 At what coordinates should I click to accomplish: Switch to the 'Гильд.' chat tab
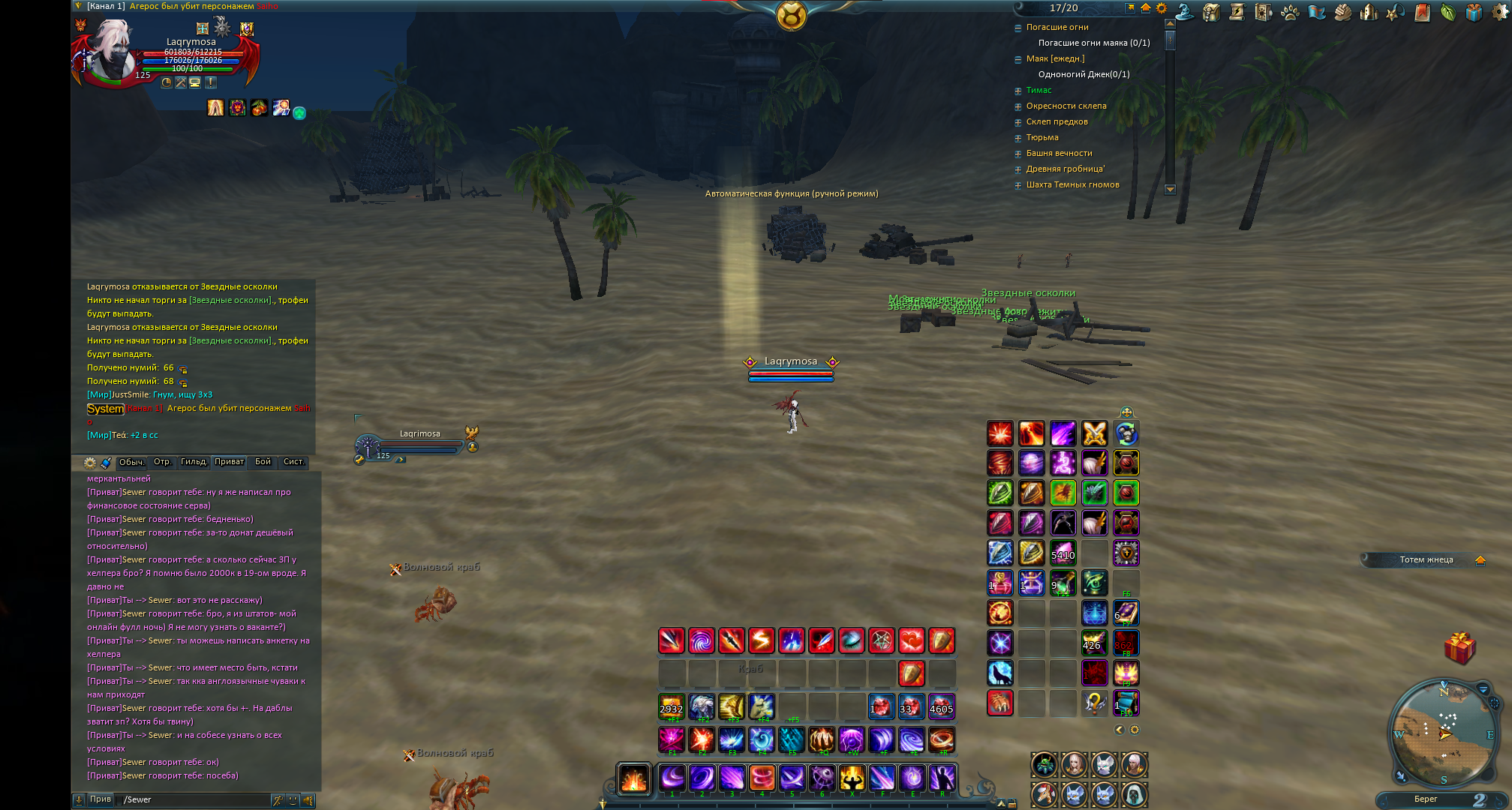(194, 462)
